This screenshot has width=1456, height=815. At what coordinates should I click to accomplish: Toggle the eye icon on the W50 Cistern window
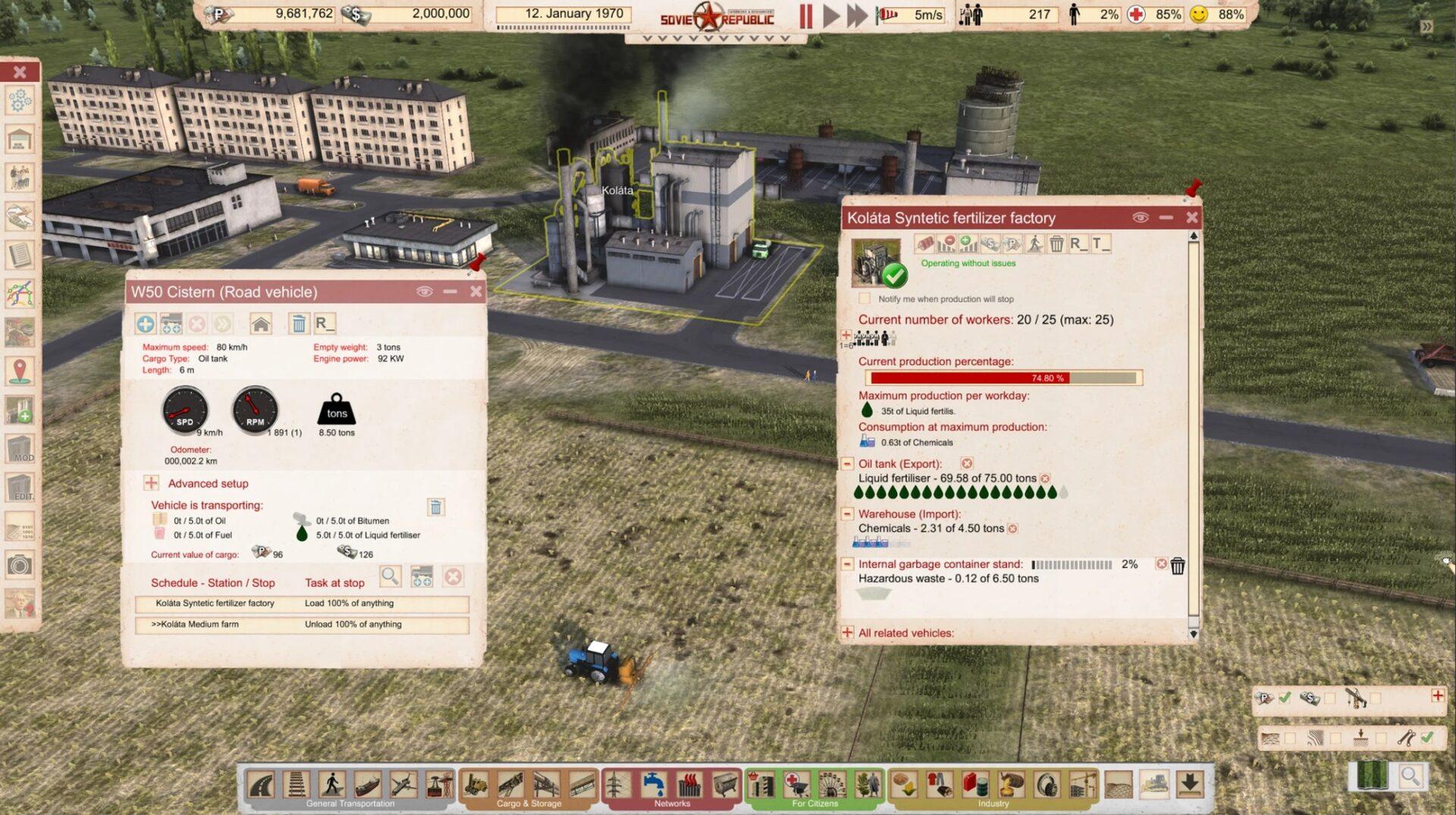click(x=424, y=292)
